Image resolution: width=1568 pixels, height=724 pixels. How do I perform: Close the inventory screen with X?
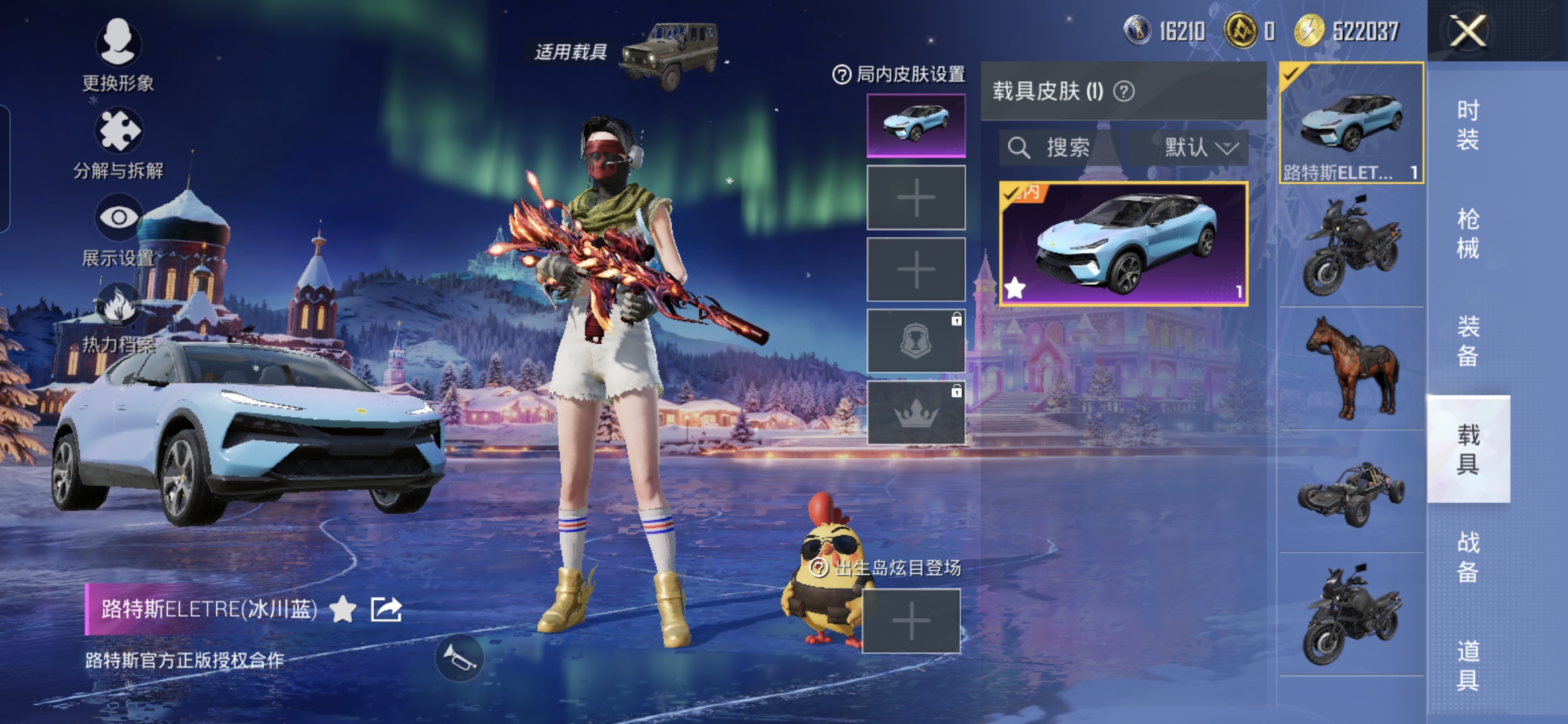coord(1467,32)
